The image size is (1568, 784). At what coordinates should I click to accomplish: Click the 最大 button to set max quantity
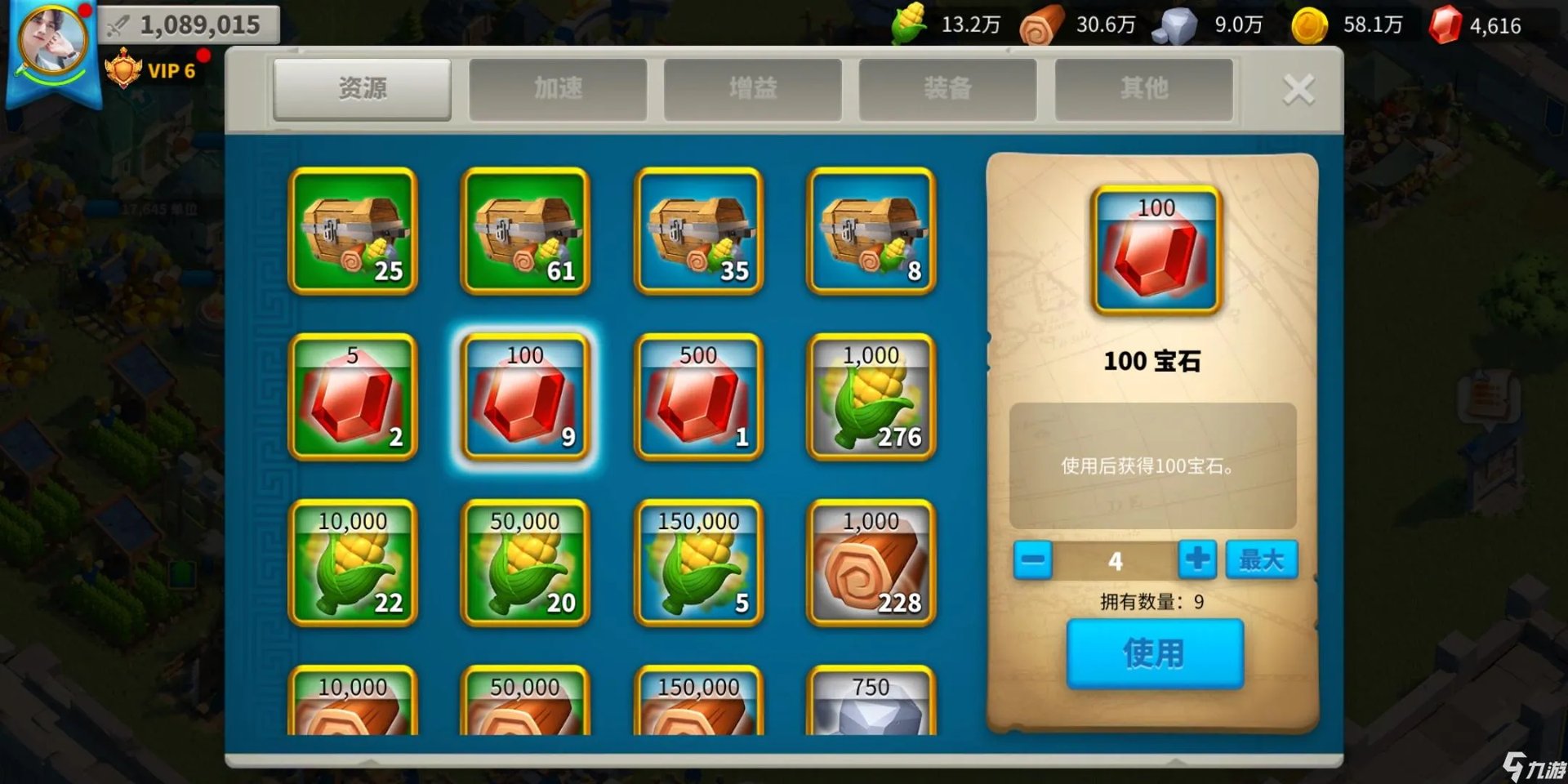tap(1260, 559)
